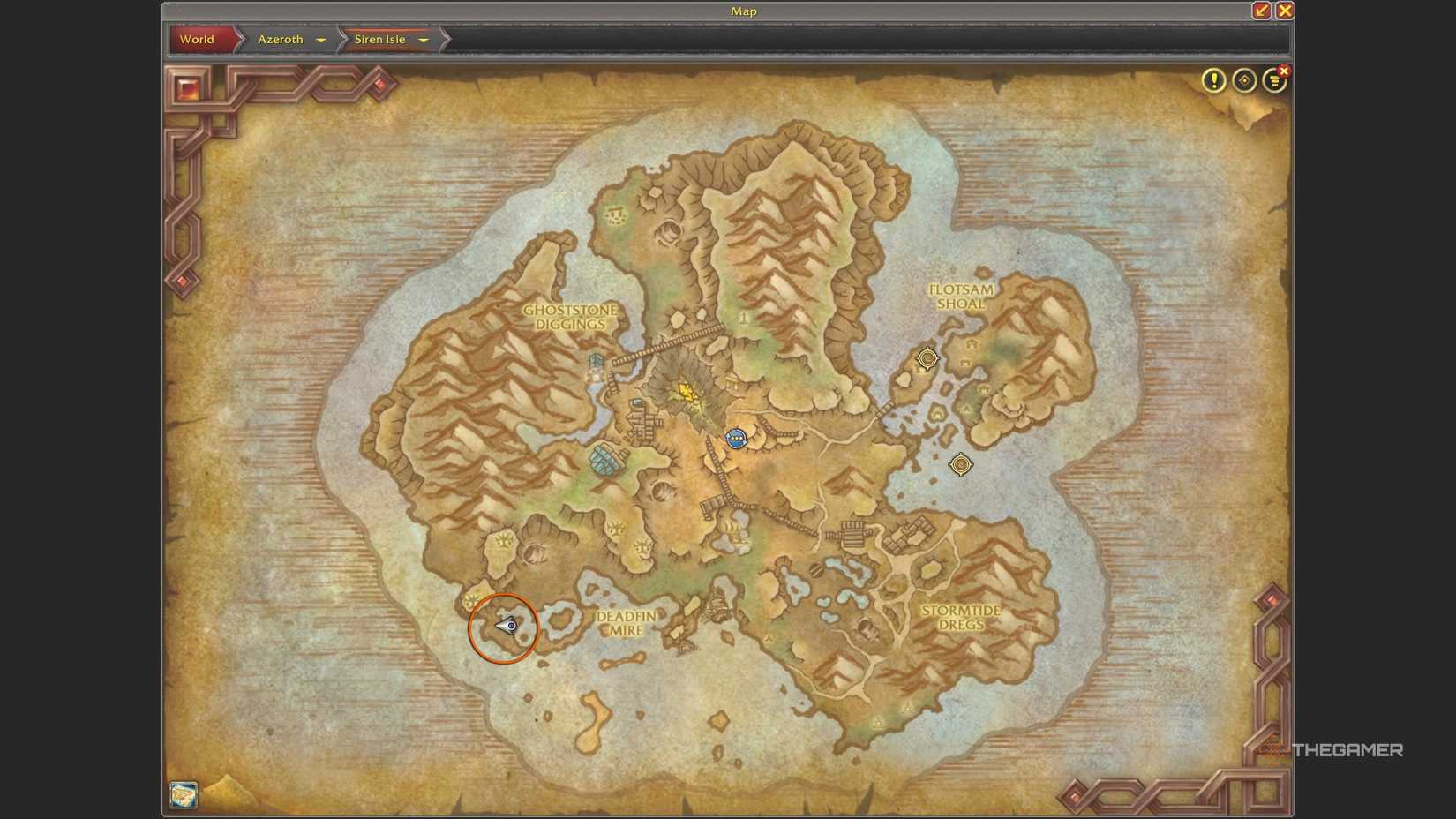Click the gold ring POI near Flotsam Shoal
The image size is (1456, 819).
click(927, 358)
